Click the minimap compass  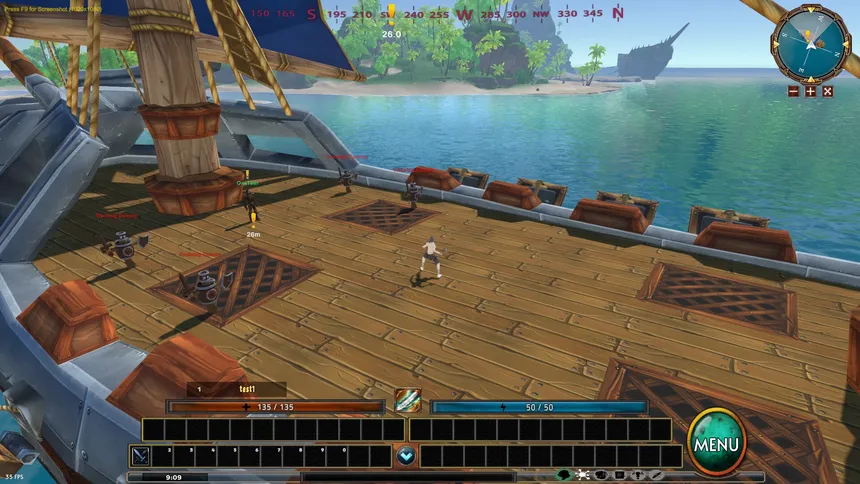tap(809, 40)
